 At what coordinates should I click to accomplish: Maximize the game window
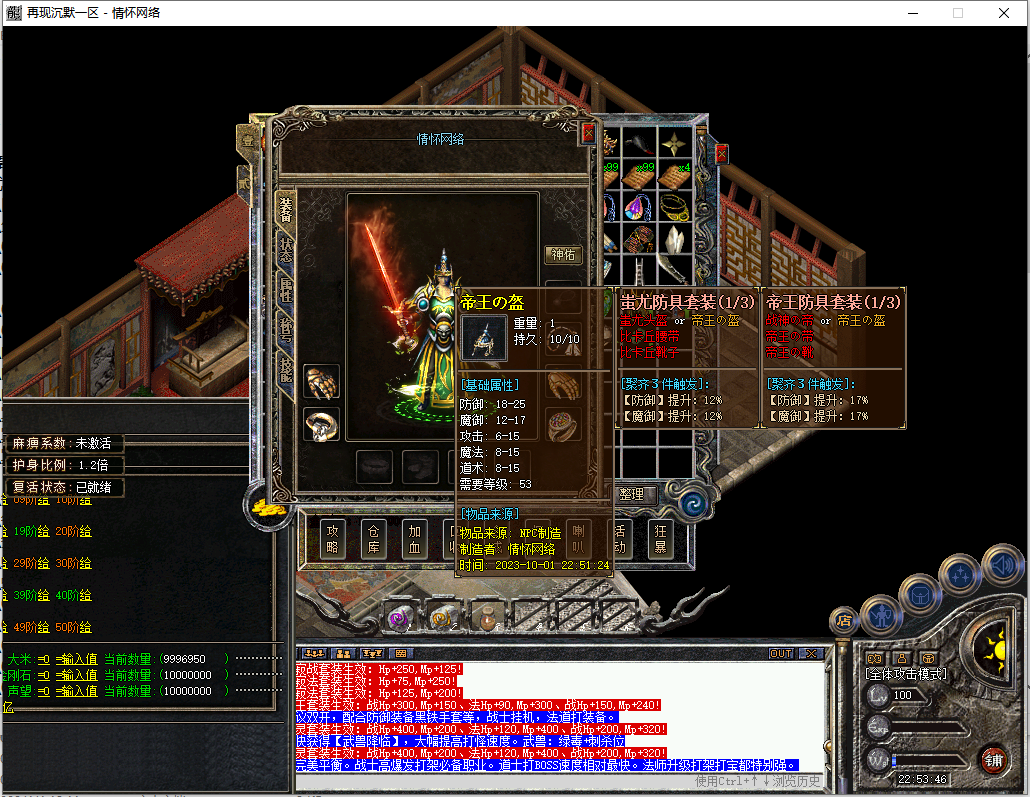pyautogui.click(x=957, y=13)
